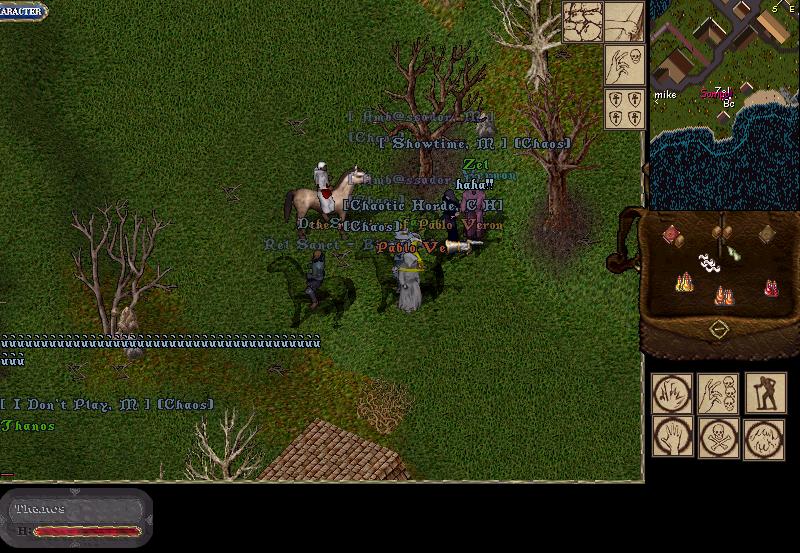This screenshot has height=553, width=800.
Task: Open the Character button
Action: (x=23, y=13)
